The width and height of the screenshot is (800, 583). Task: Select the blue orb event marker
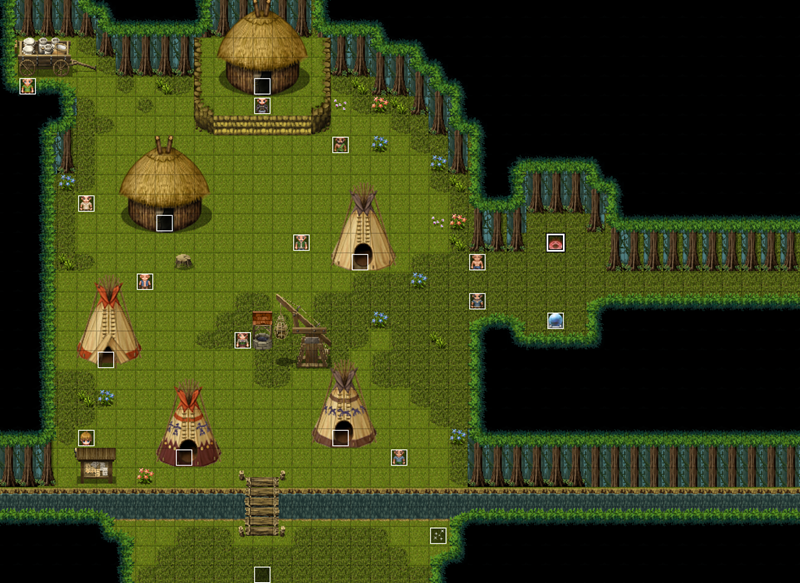click(555, 320)
